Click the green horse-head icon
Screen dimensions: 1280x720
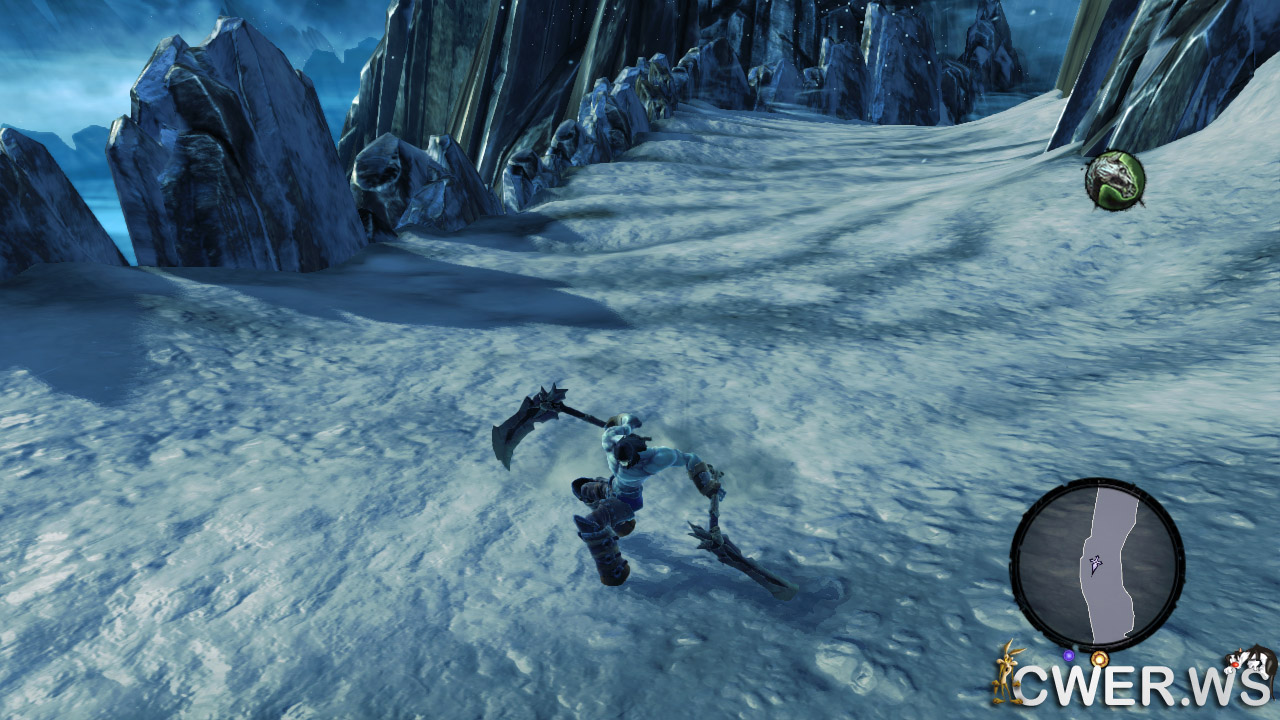coord(1114,180)
